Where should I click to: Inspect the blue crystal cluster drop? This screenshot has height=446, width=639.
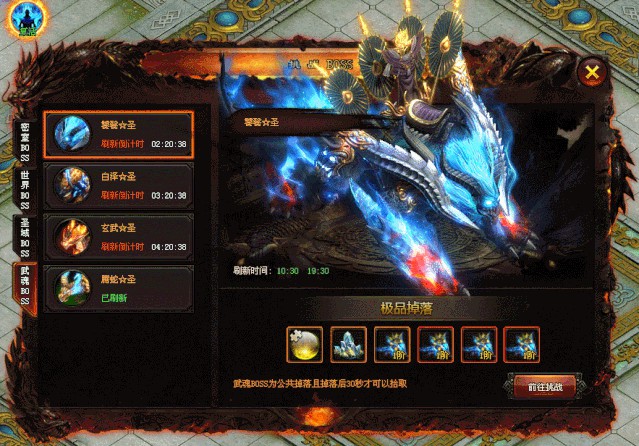tap(347, 344)
